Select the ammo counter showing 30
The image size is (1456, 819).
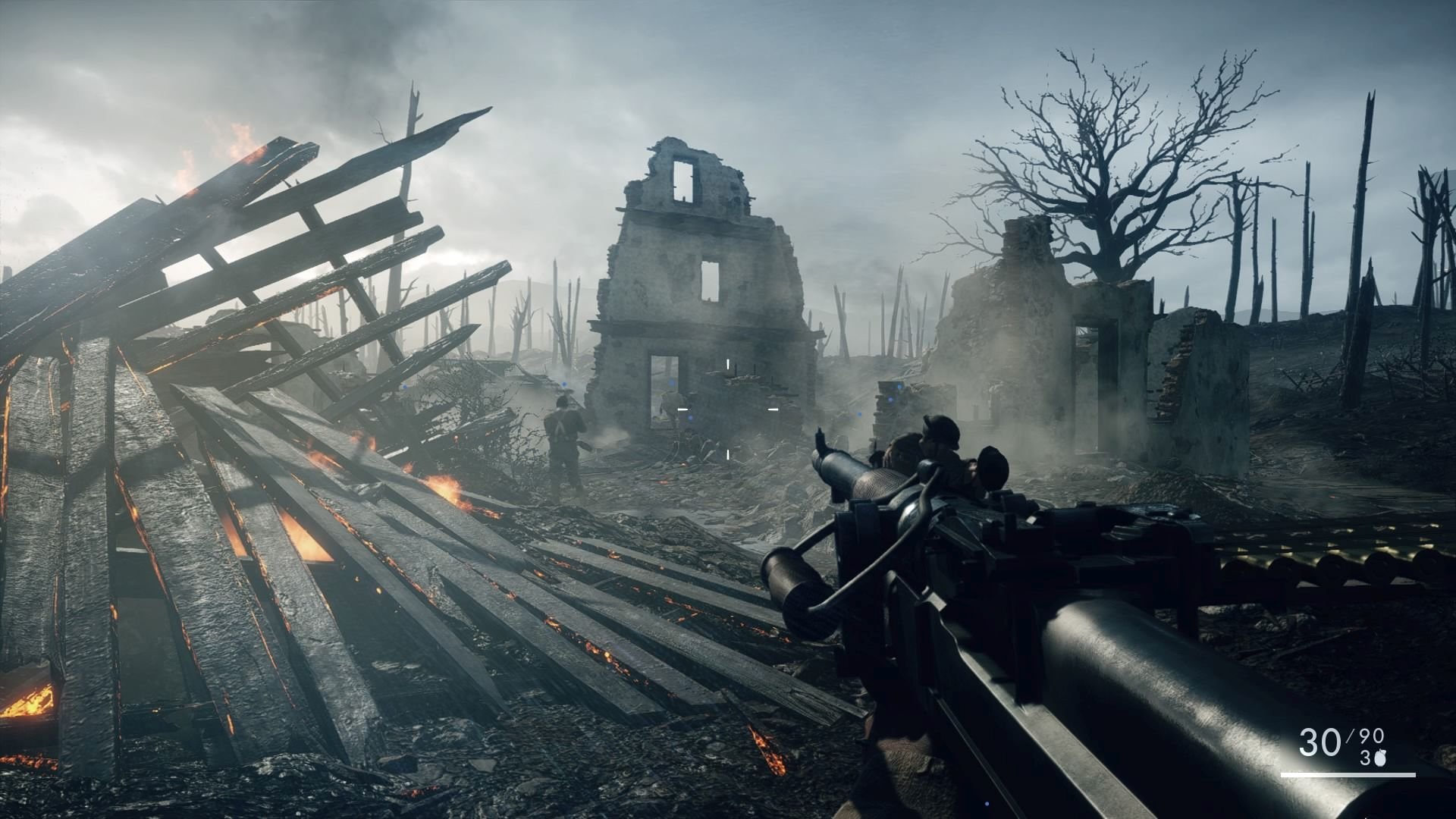pos(1319,741)
